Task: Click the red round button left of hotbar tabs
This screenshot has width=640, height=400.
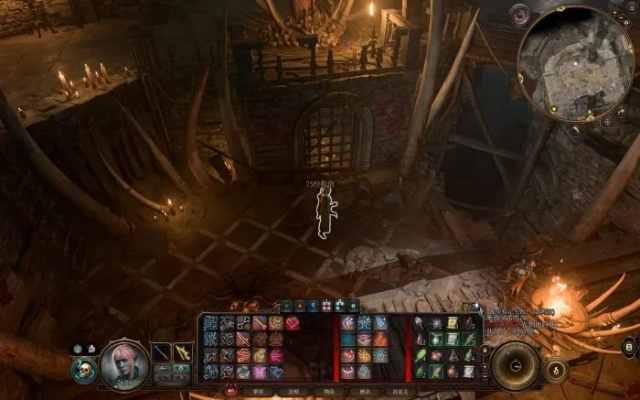Action: pos(232,391)
